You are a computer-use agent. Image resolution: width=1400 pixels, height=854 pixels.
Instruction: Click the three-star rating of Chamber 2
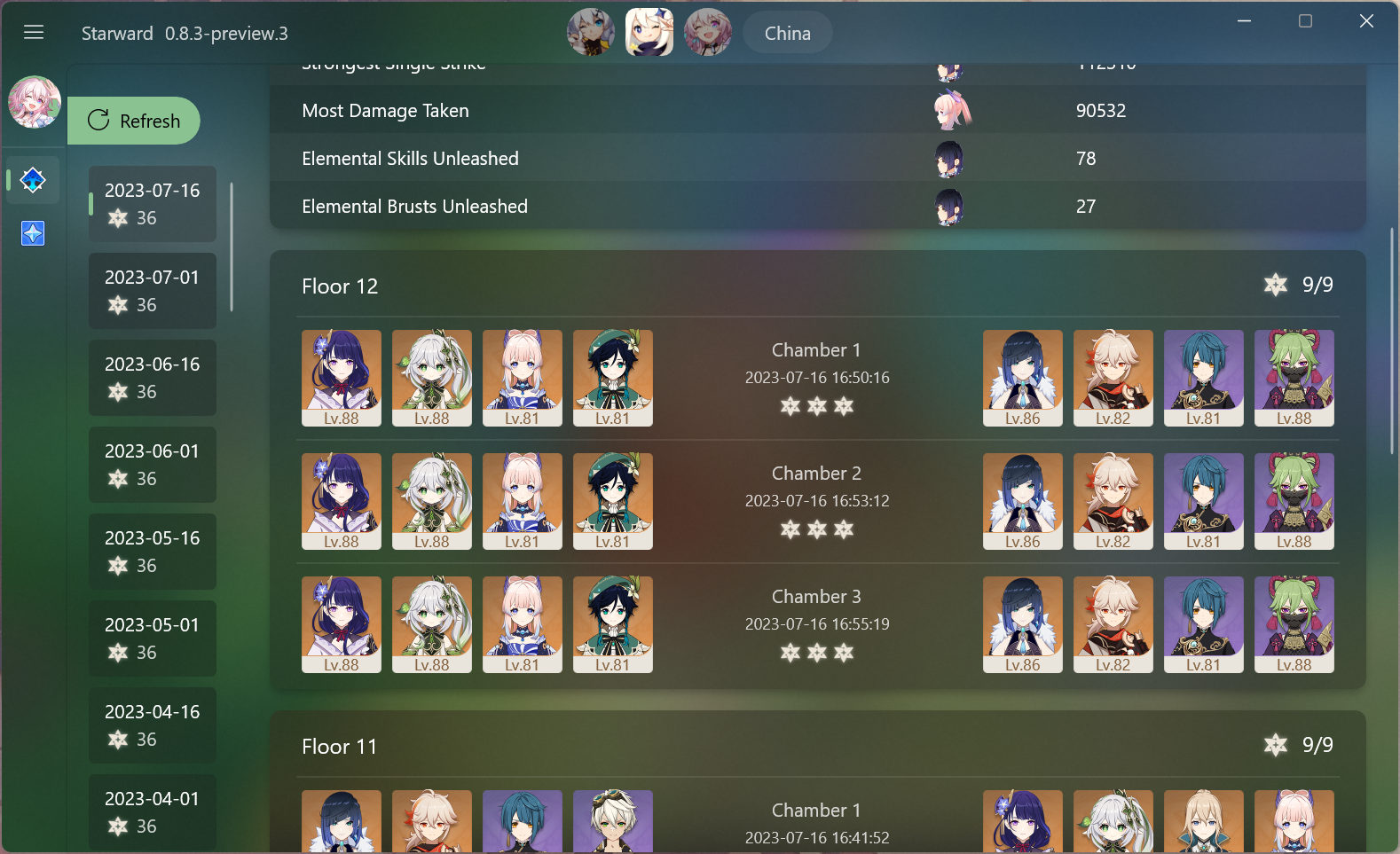[x=816, y=529]
